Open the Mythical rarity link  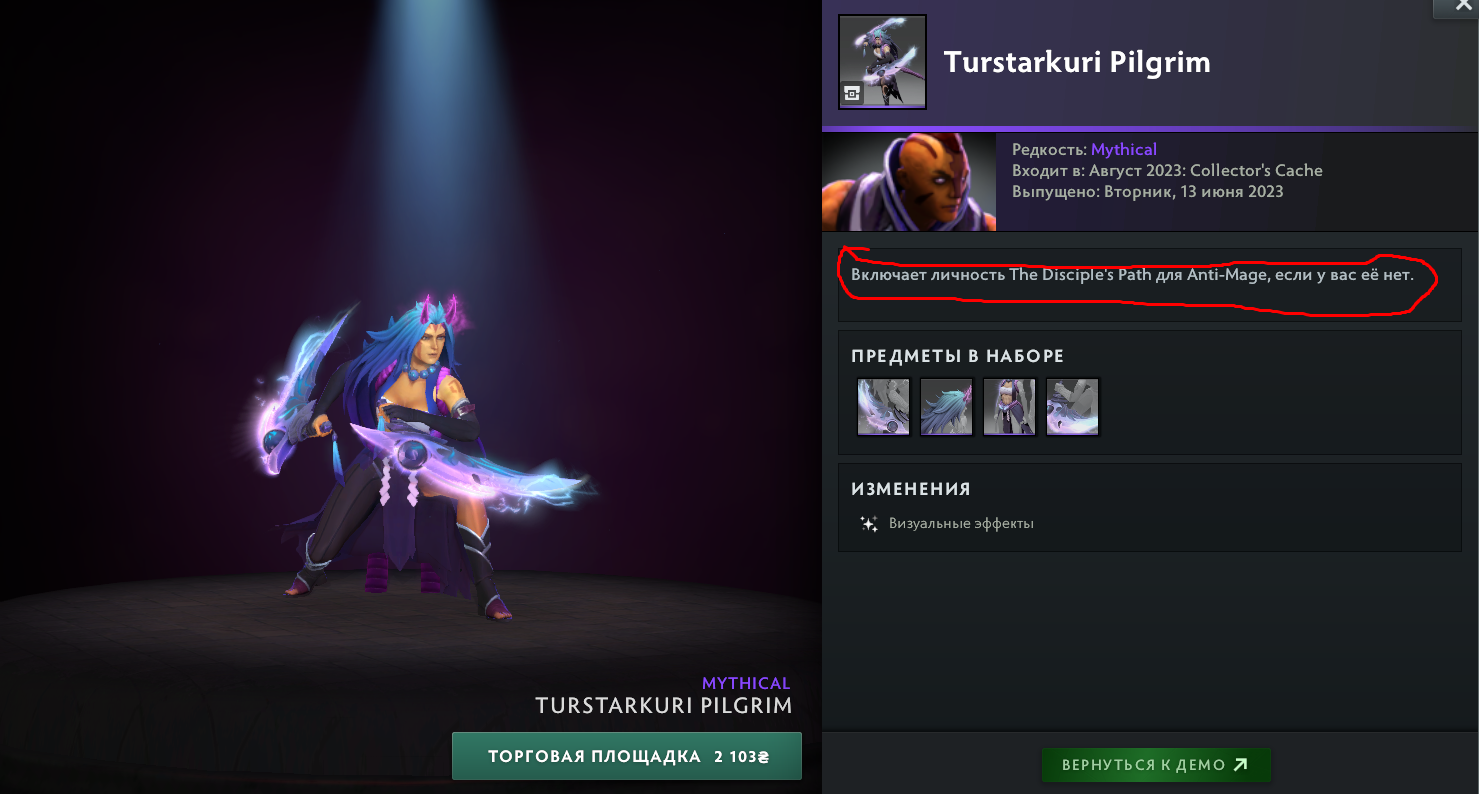(1124, 148)
